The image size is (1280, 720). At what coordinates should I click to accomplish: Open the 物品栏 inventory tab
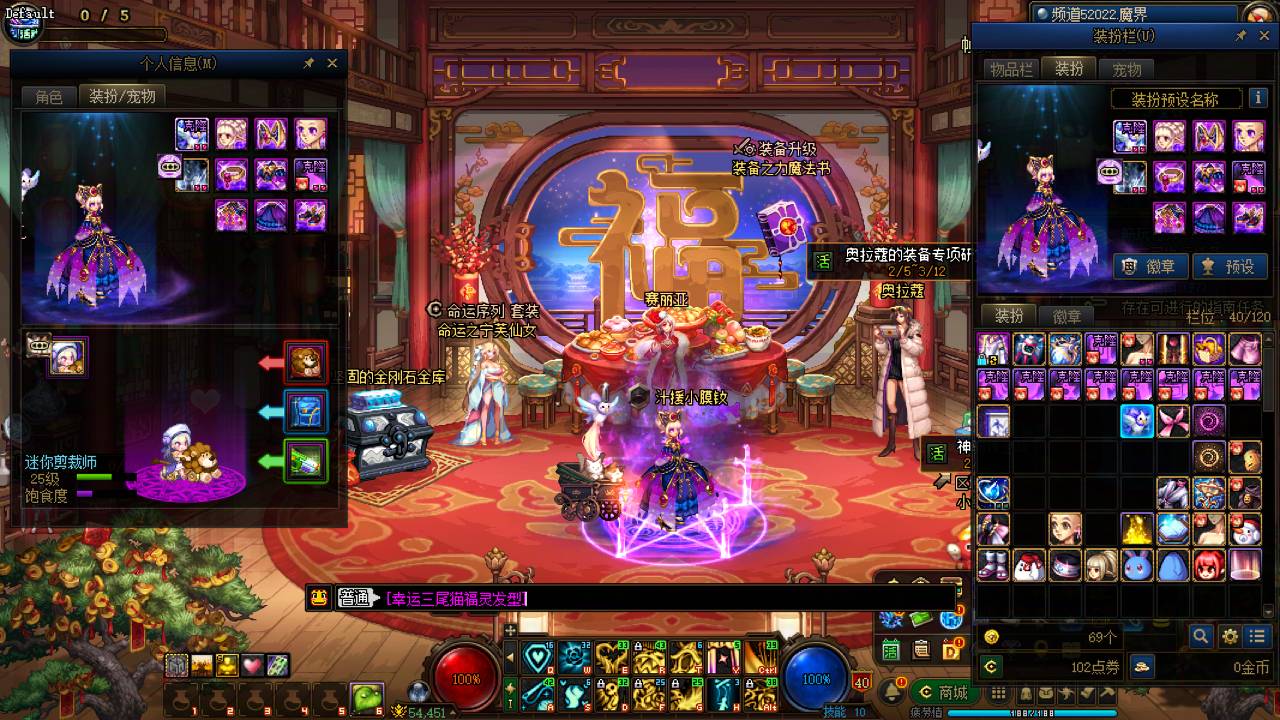(1011, 69)
